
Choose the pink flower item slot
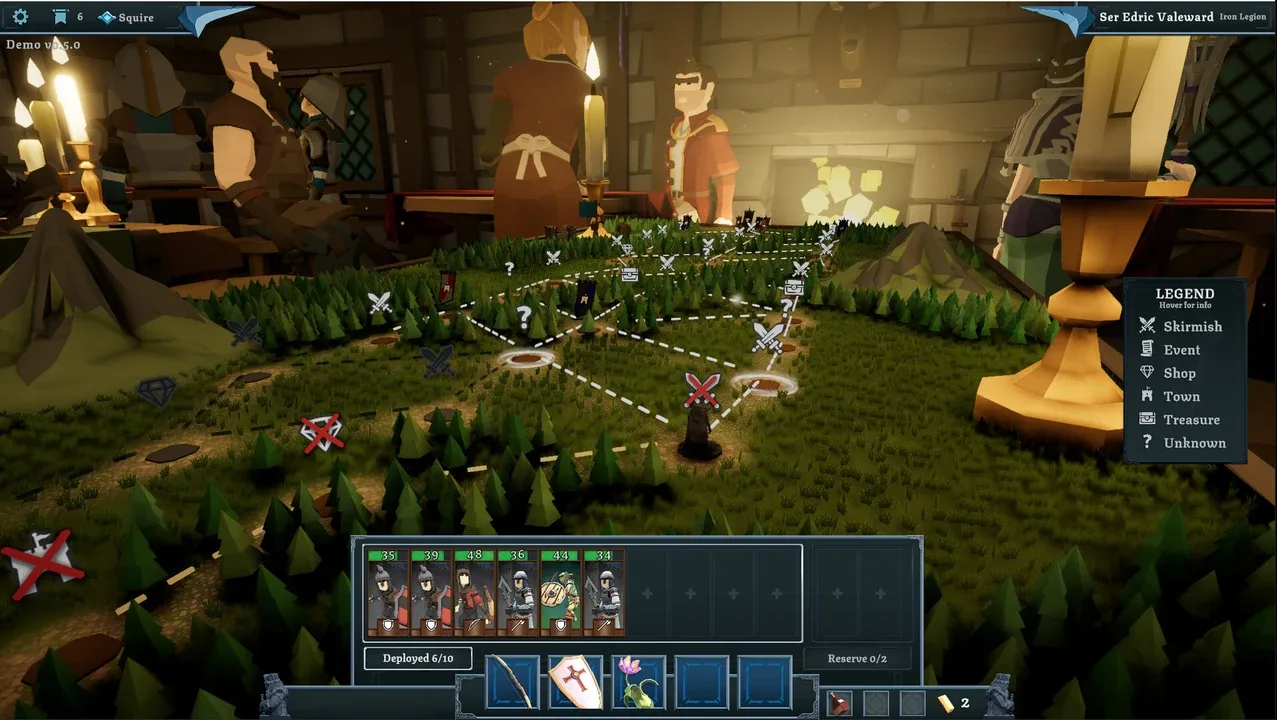[639, 682]
